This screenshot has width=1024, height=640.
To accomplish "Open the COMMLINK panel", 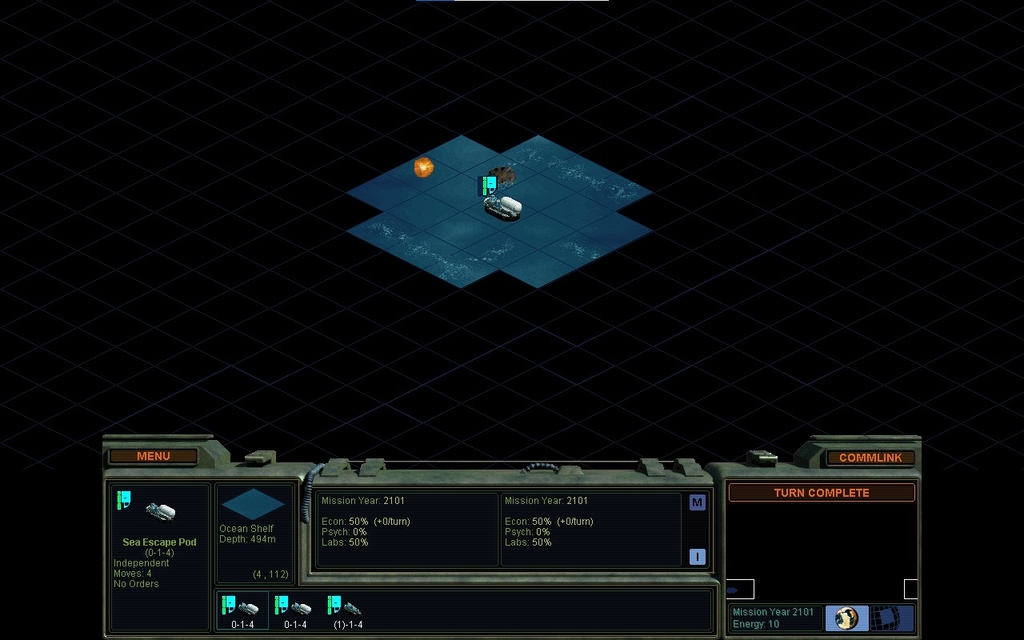I will pos(870,457).
